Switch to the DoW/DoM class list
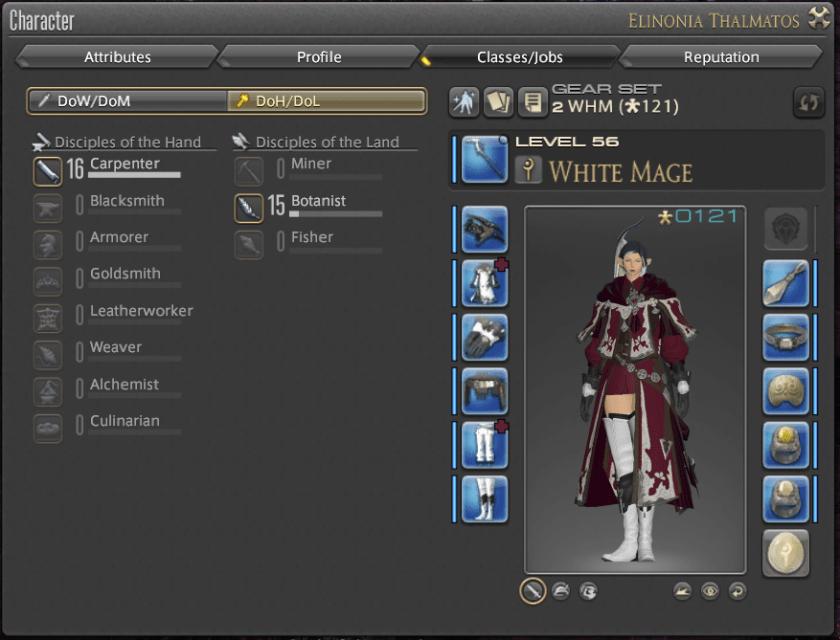The image size is (840, 640). [127, 101]
